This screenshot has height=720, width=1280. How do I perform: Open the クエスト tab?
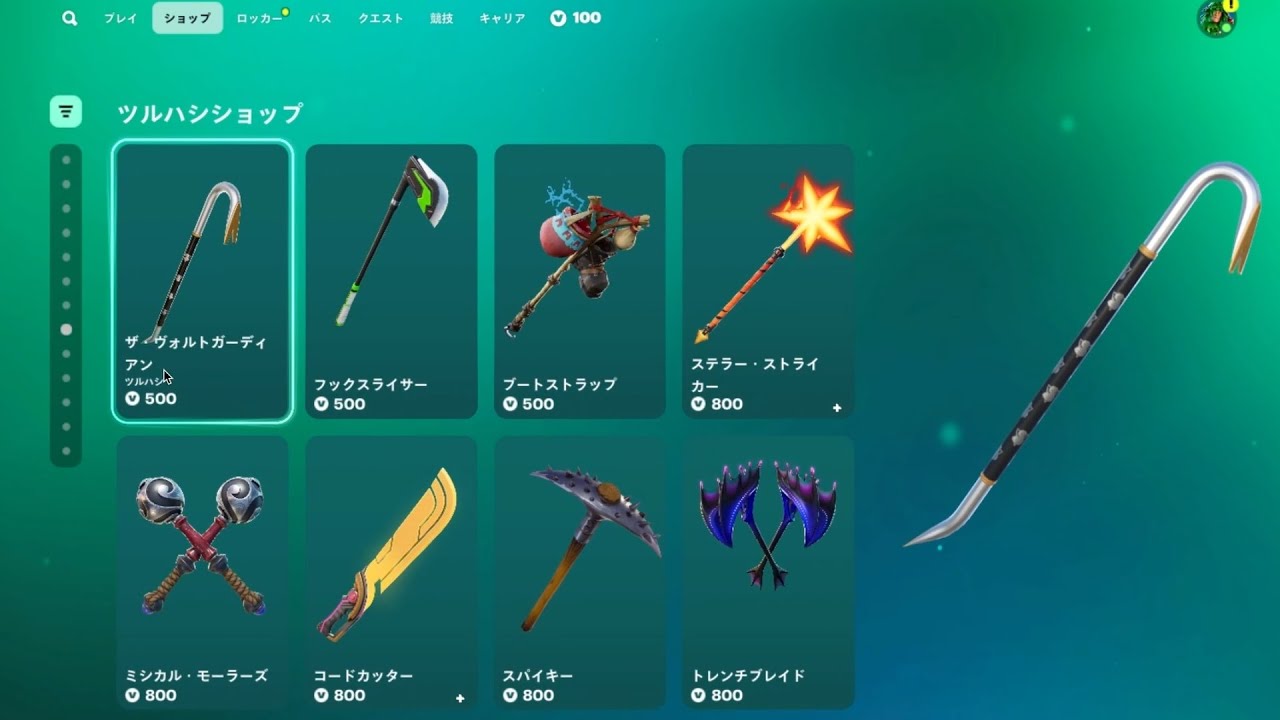coord(381,18)
